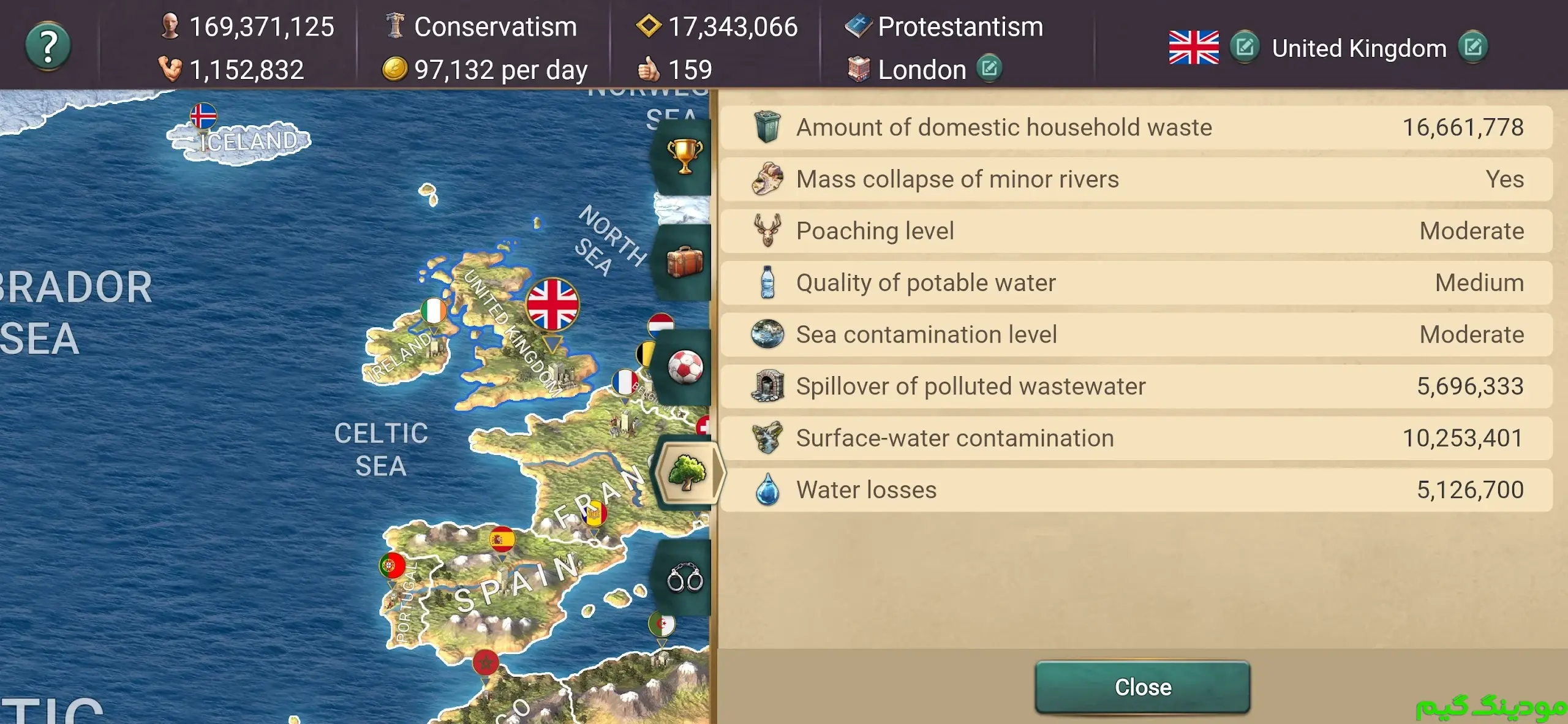1568x724 pixels.
Task: Click the United Kingdom flag marker on map
Action: tap(552, 305)
